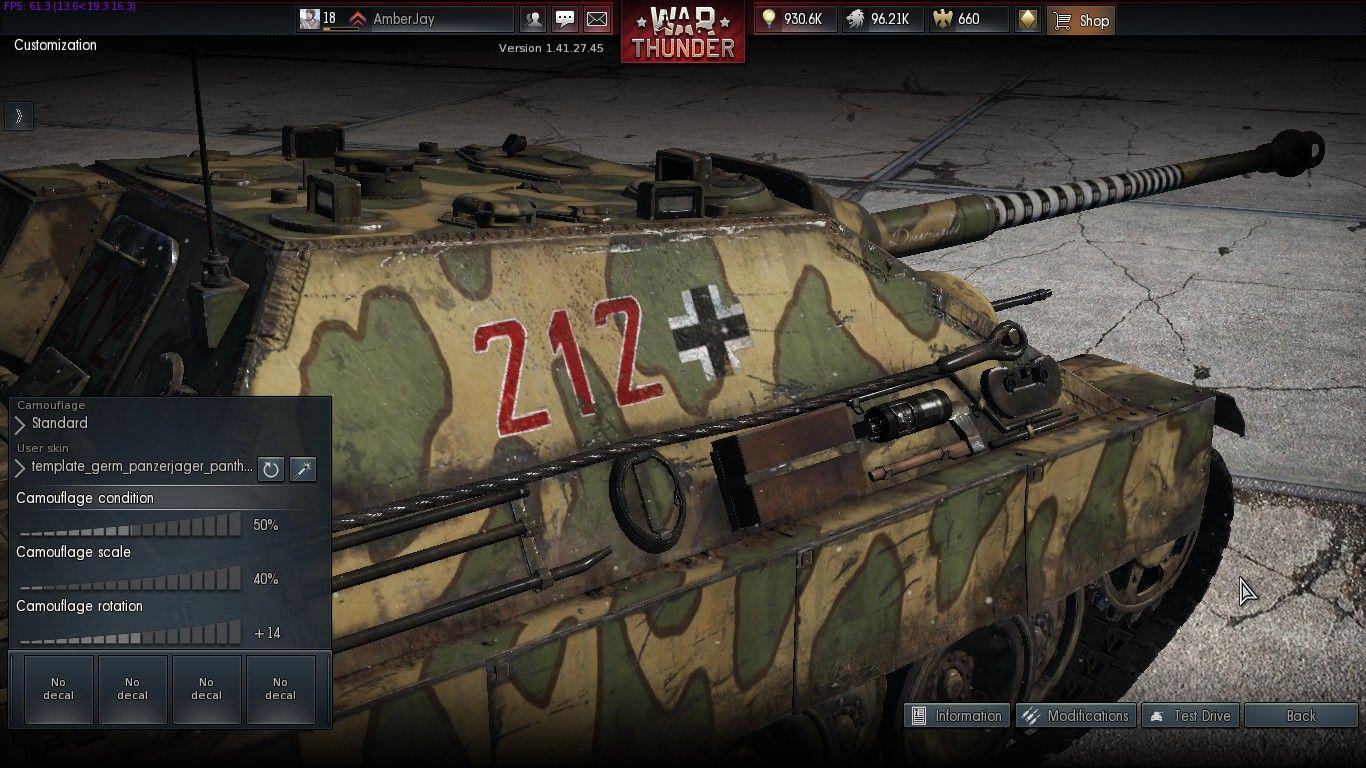1366x768 pixels.
Task: Open the contacts list icon
Action: coord(534,19)
